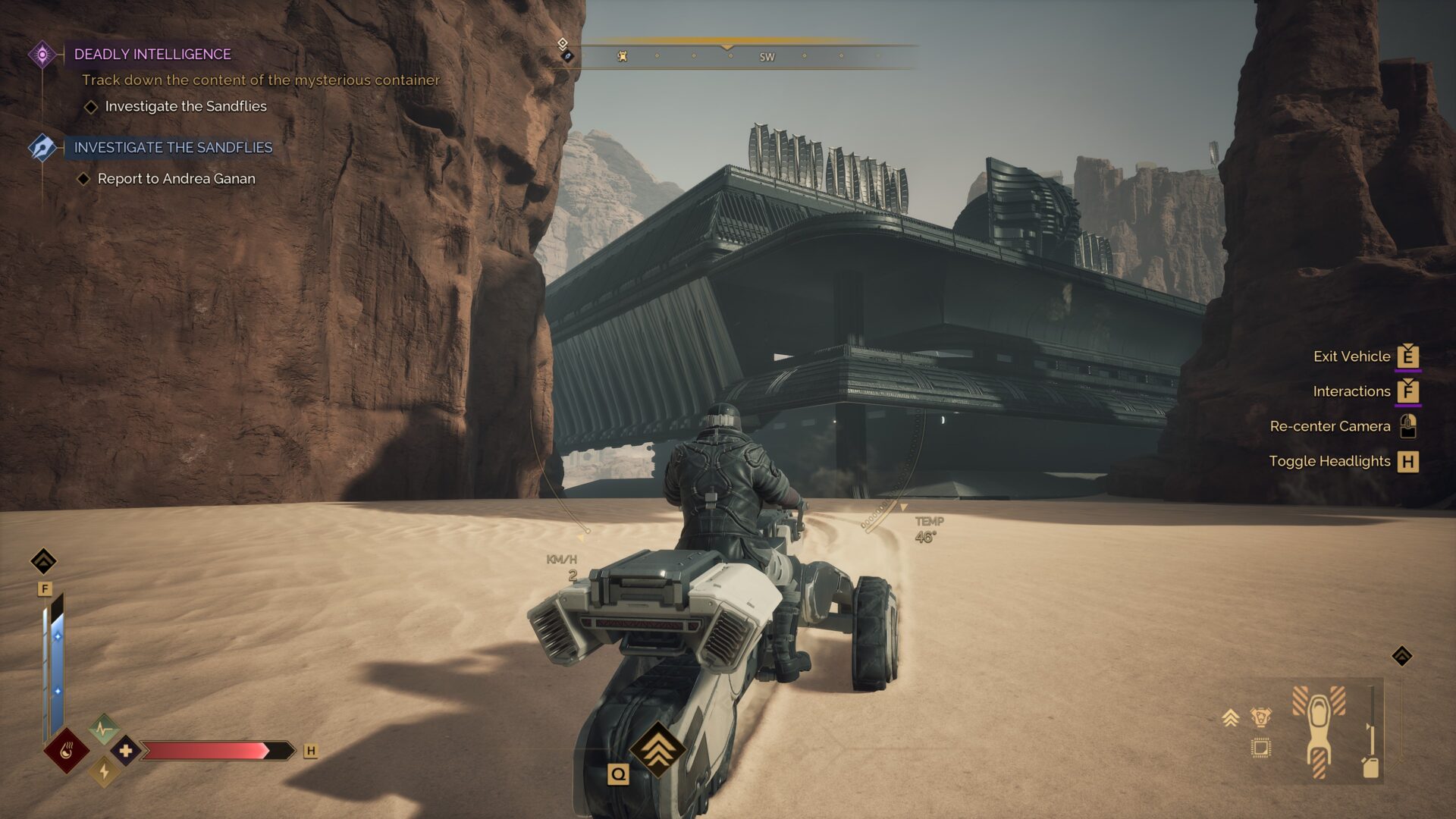Click the fuel canister icon

[x=1370, y=767]
